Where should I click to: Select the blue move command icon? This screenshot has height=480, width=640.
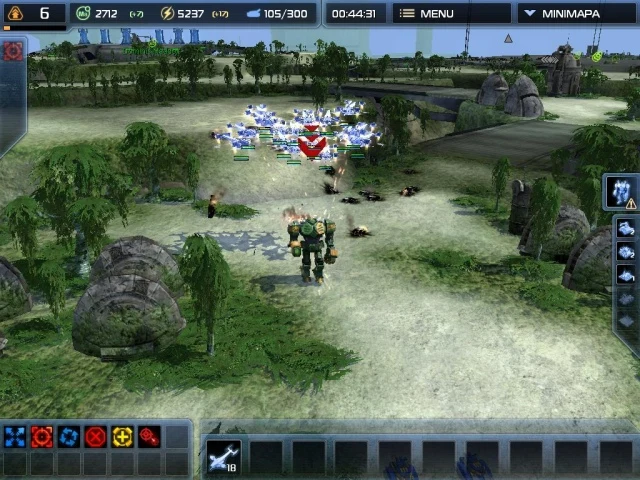(x=15, y=437)
